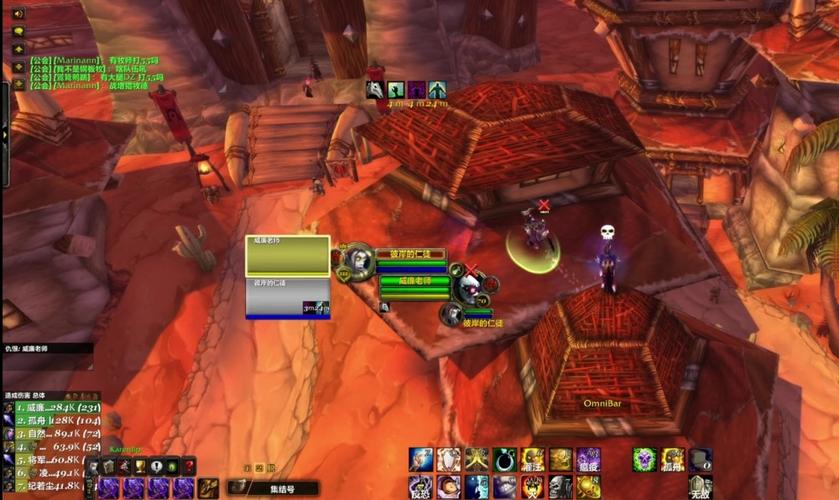Select the buff icon with green figure
Screen dimensions: 839x500
[396, 90]
